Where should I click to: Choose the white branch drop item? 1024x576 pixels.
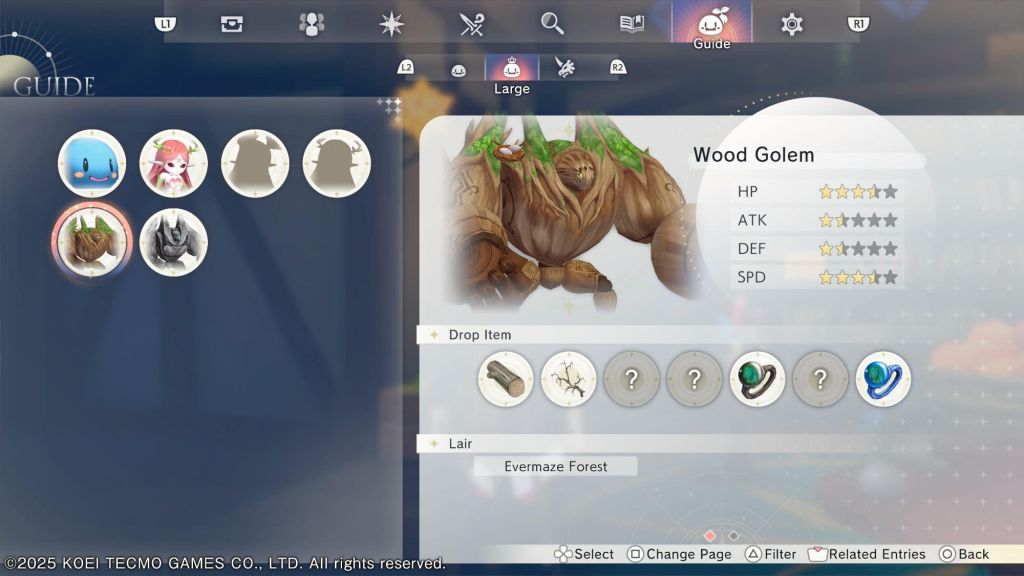click(x=569, y=379)
